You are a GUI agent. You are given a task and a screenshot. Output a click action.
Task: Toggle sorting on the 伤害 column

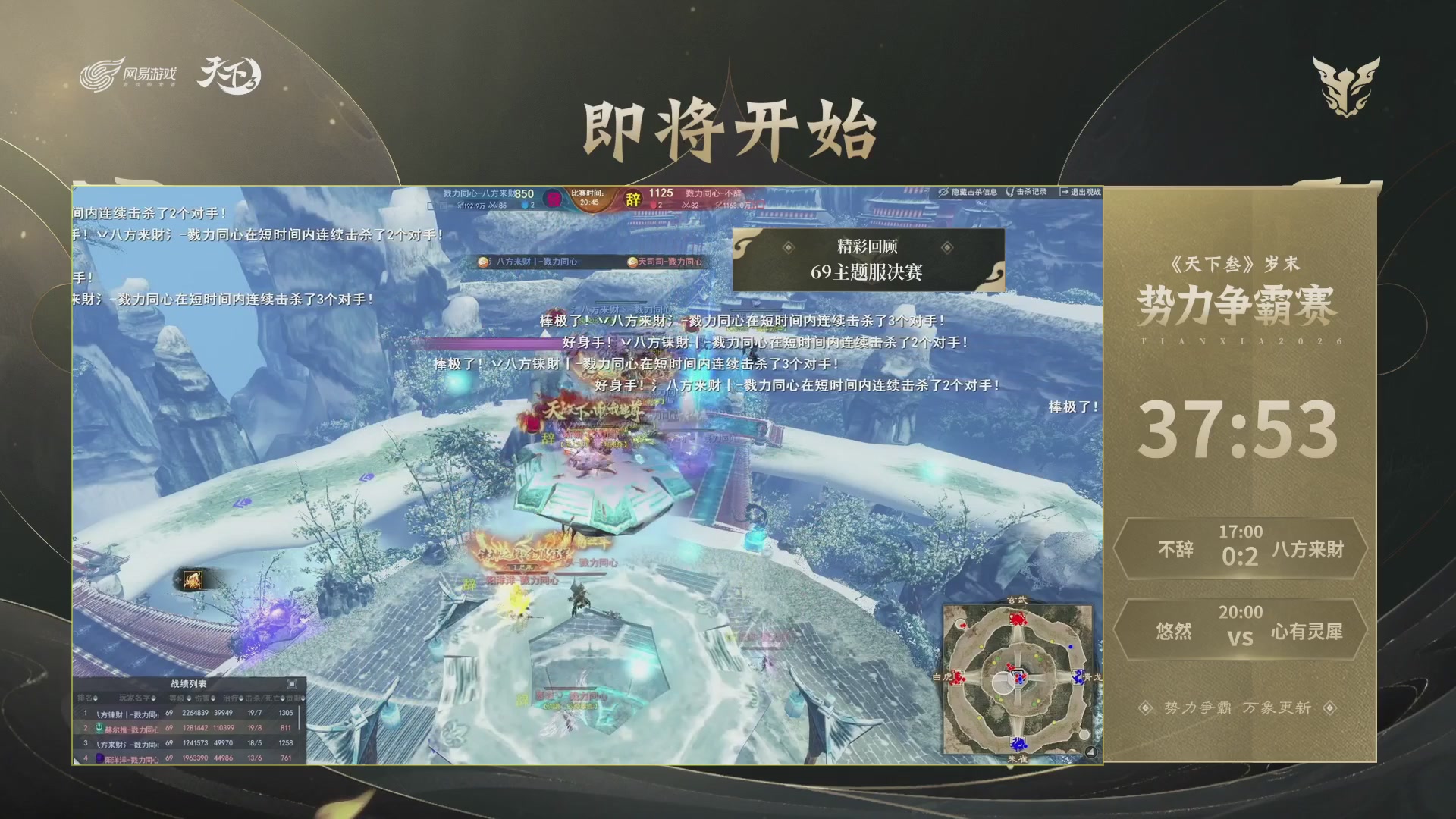click(214, 698)
